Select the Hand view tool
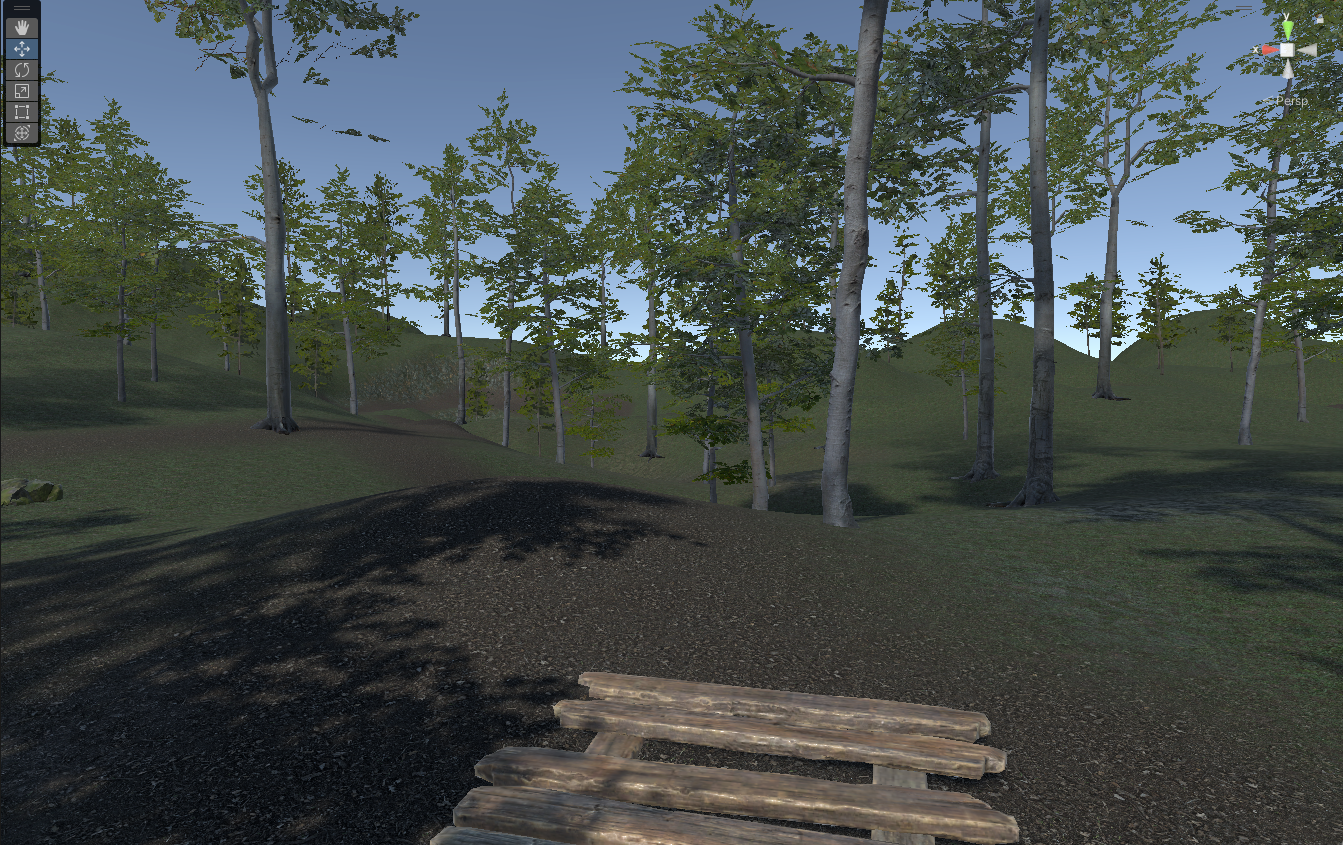Viewport: 1343px width, 845px height. pos(22,28)
